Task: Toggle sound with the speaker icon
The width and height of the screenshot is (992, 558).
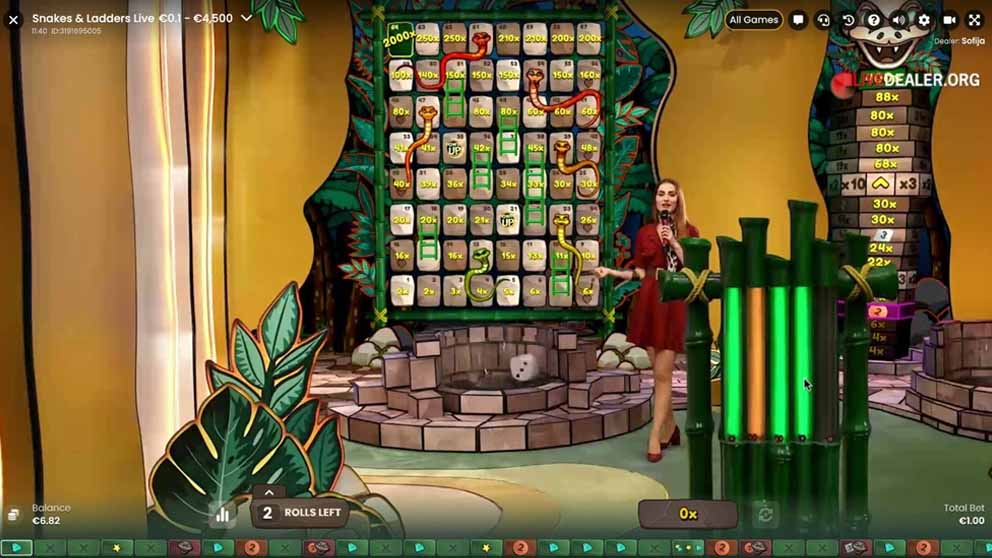Action: tap(898, 20)
